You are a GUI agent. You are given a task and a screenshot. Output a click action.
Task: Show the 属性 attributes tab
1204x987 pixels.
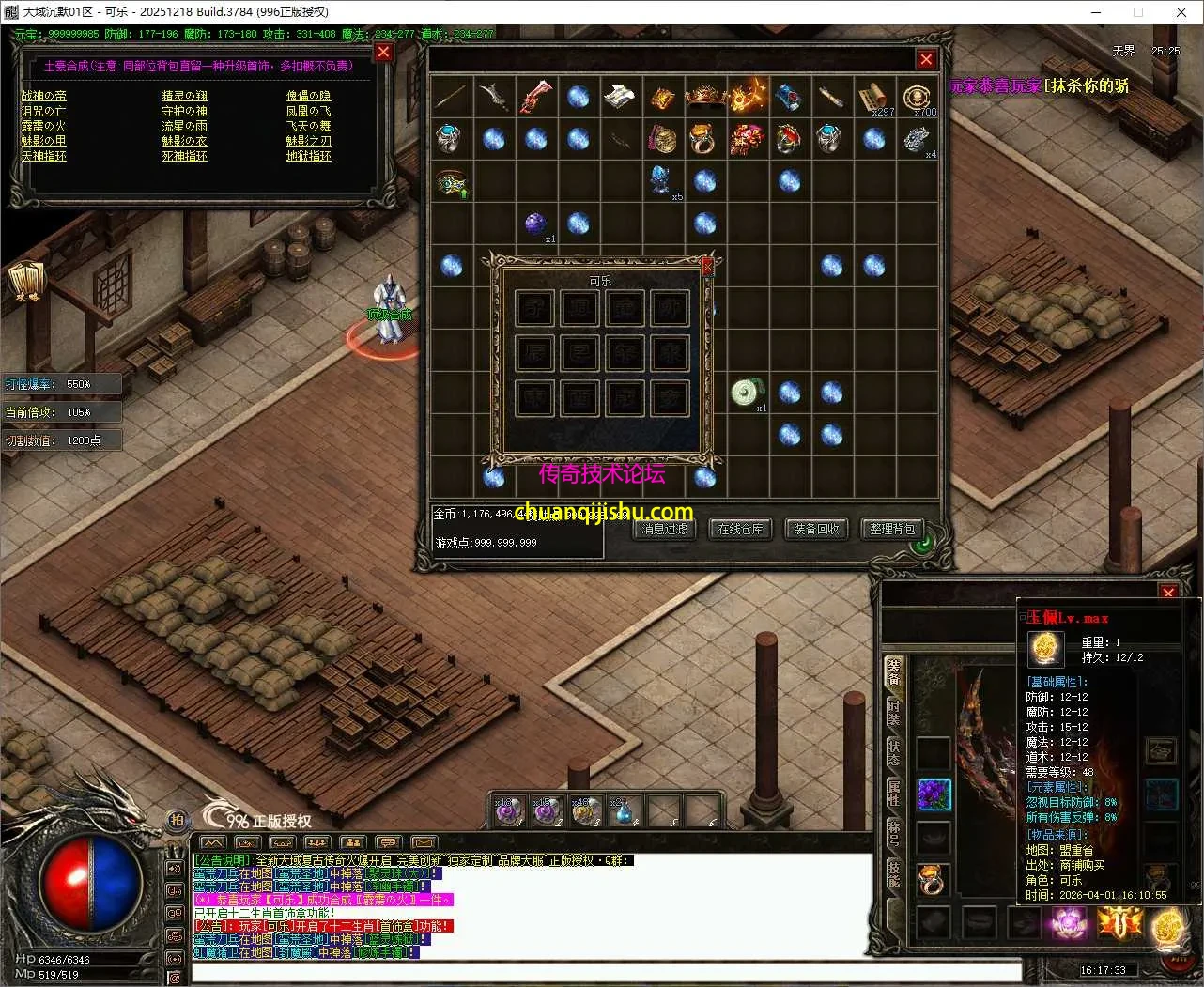pyautogui.click(x=893, y=794)
